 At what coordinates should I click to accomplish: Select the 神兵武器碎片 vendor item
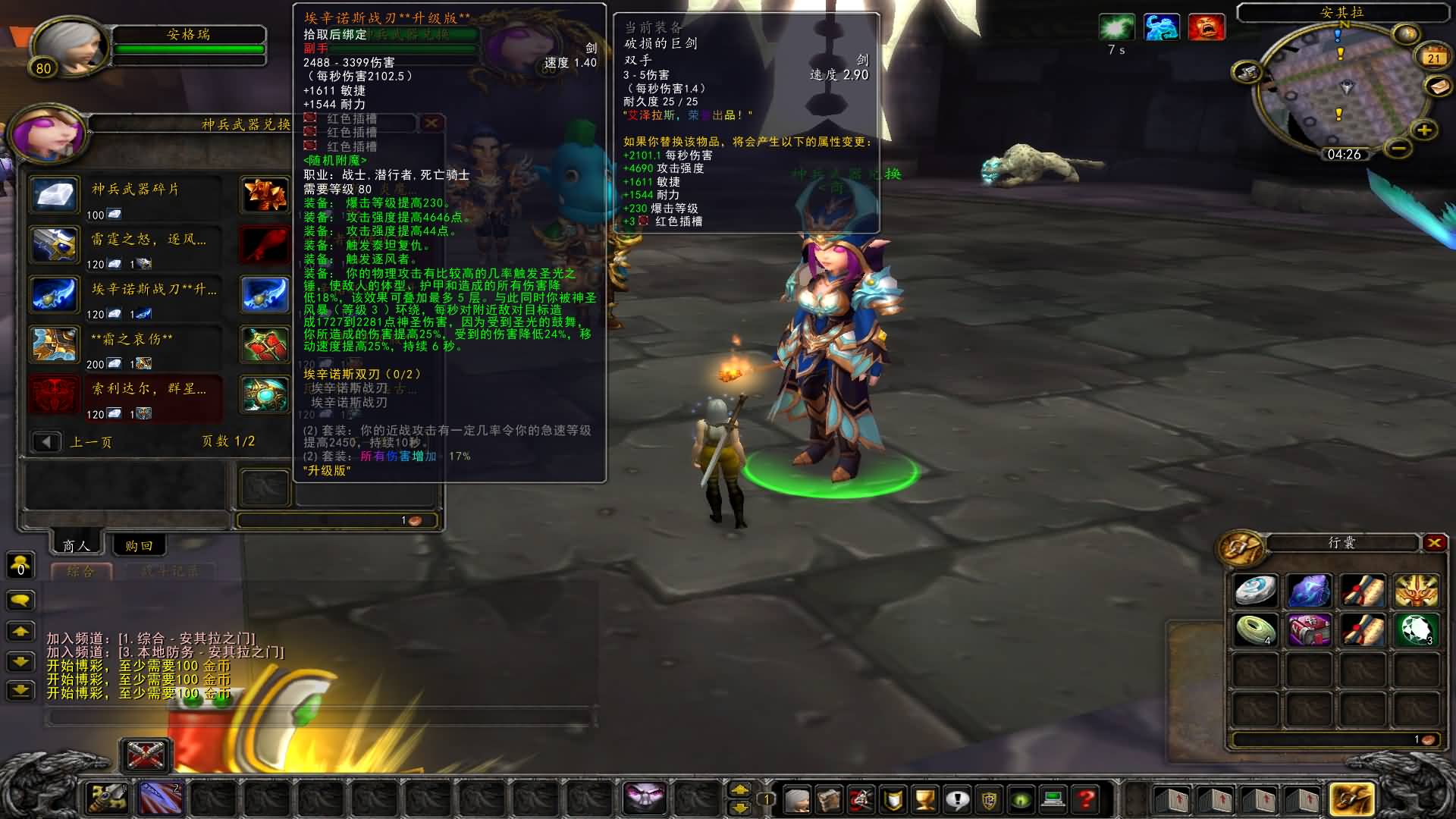click(x=55, y=195)
